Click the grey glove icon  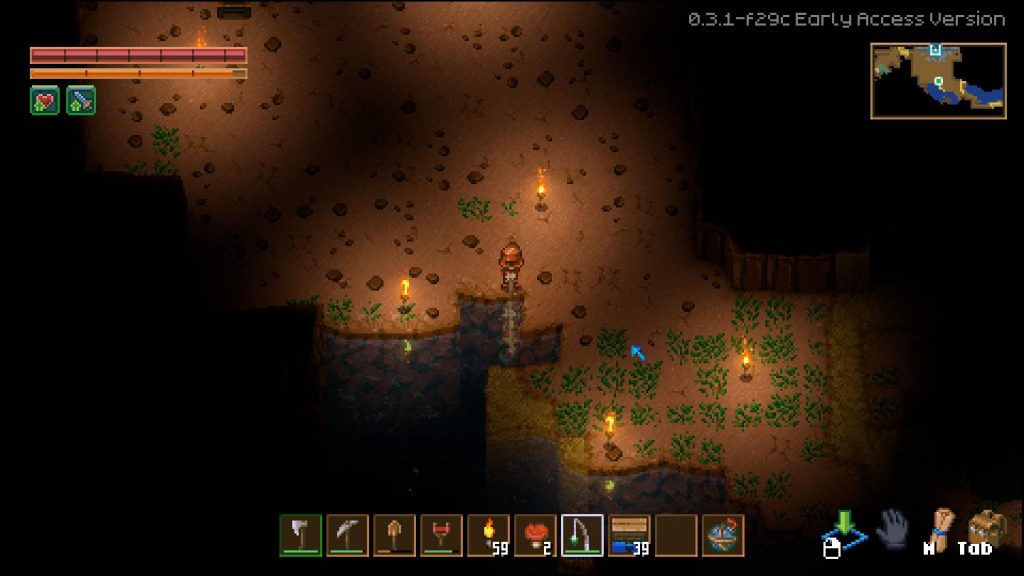(892, 529)
